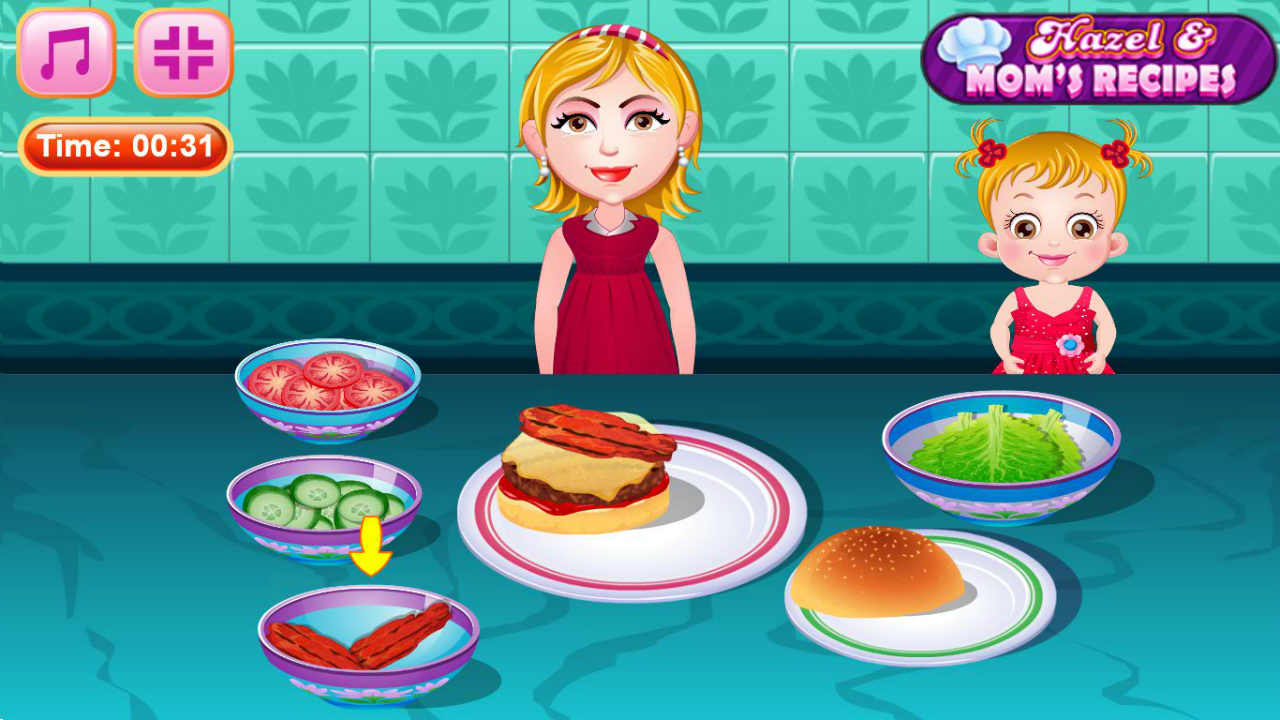Click the Time: 00:31 timer badge

coord(124,143)
